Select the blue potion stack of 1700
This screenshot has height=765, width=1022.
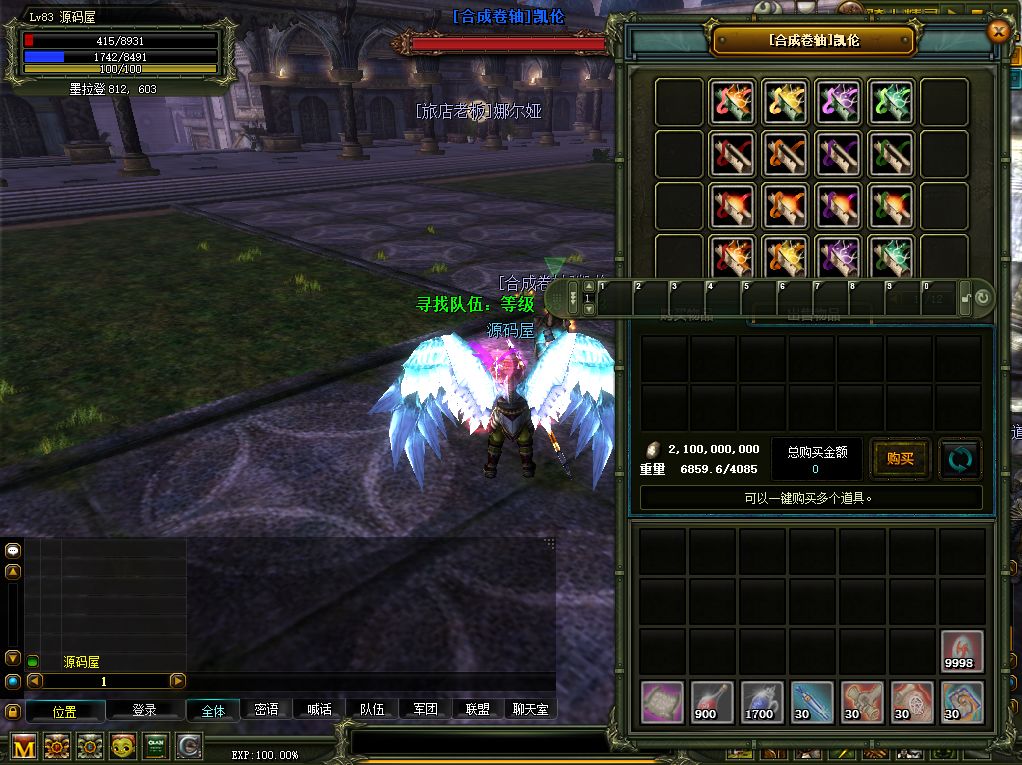761,701
